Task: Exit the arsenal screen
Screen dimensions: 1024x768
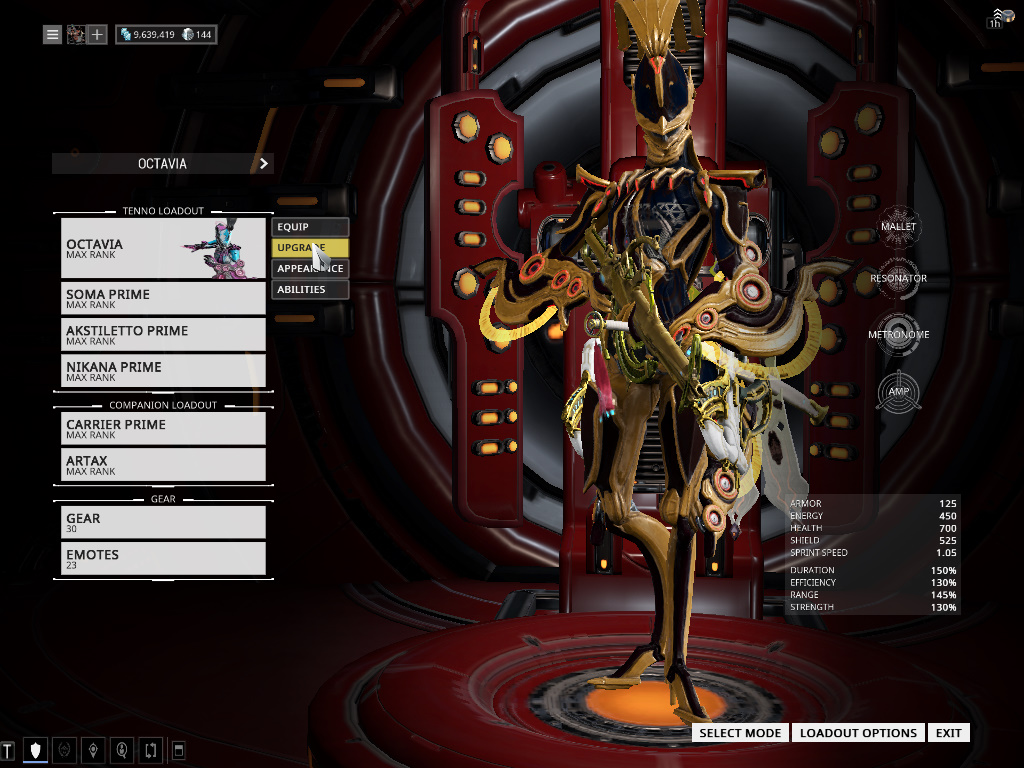Action: (948, 733)
